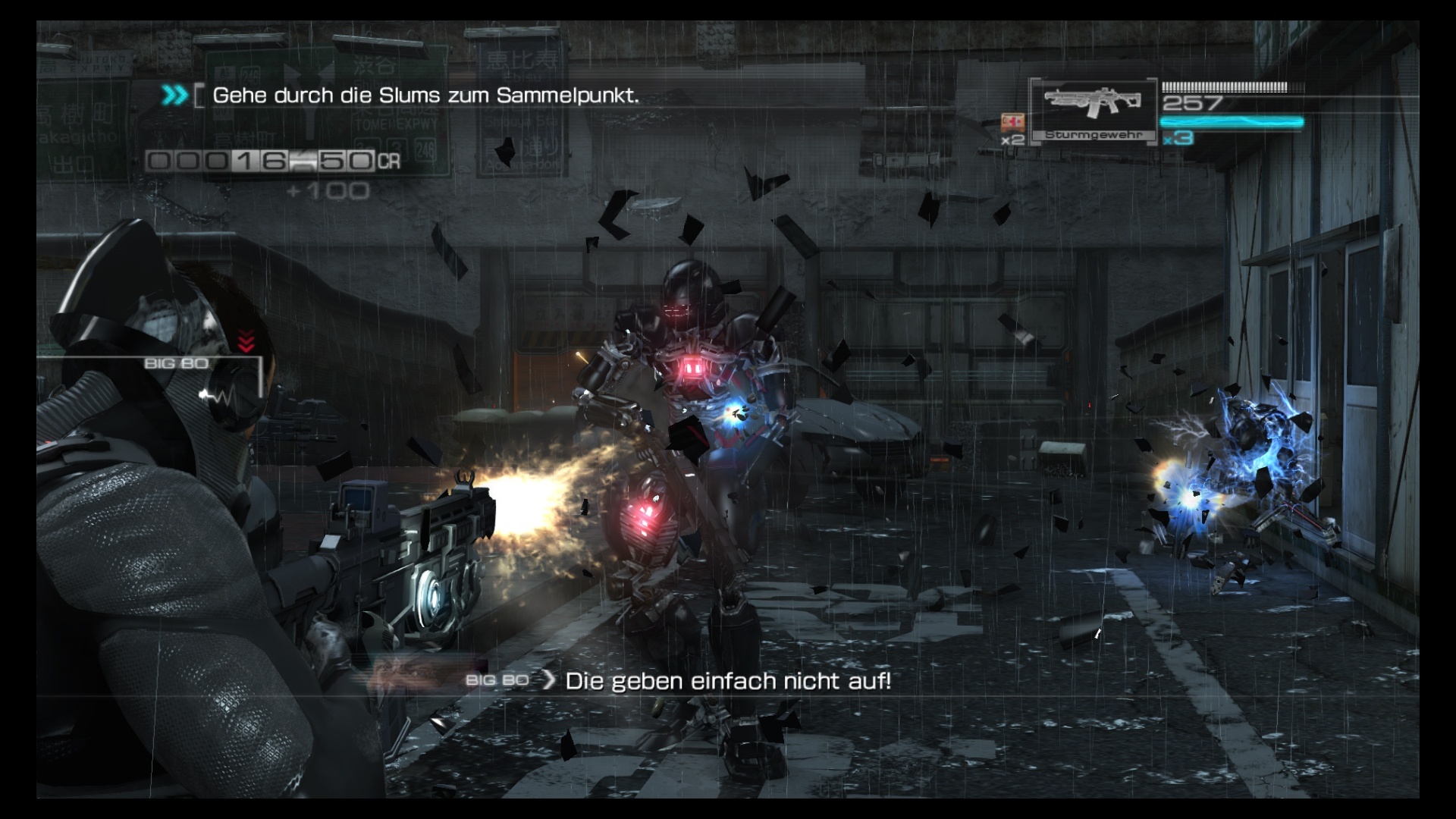Screen dimensions: 1456x819
Task: Open objective 'Gehe durch die Slums zum Sammelpunkt'
Action: (425, 96)
